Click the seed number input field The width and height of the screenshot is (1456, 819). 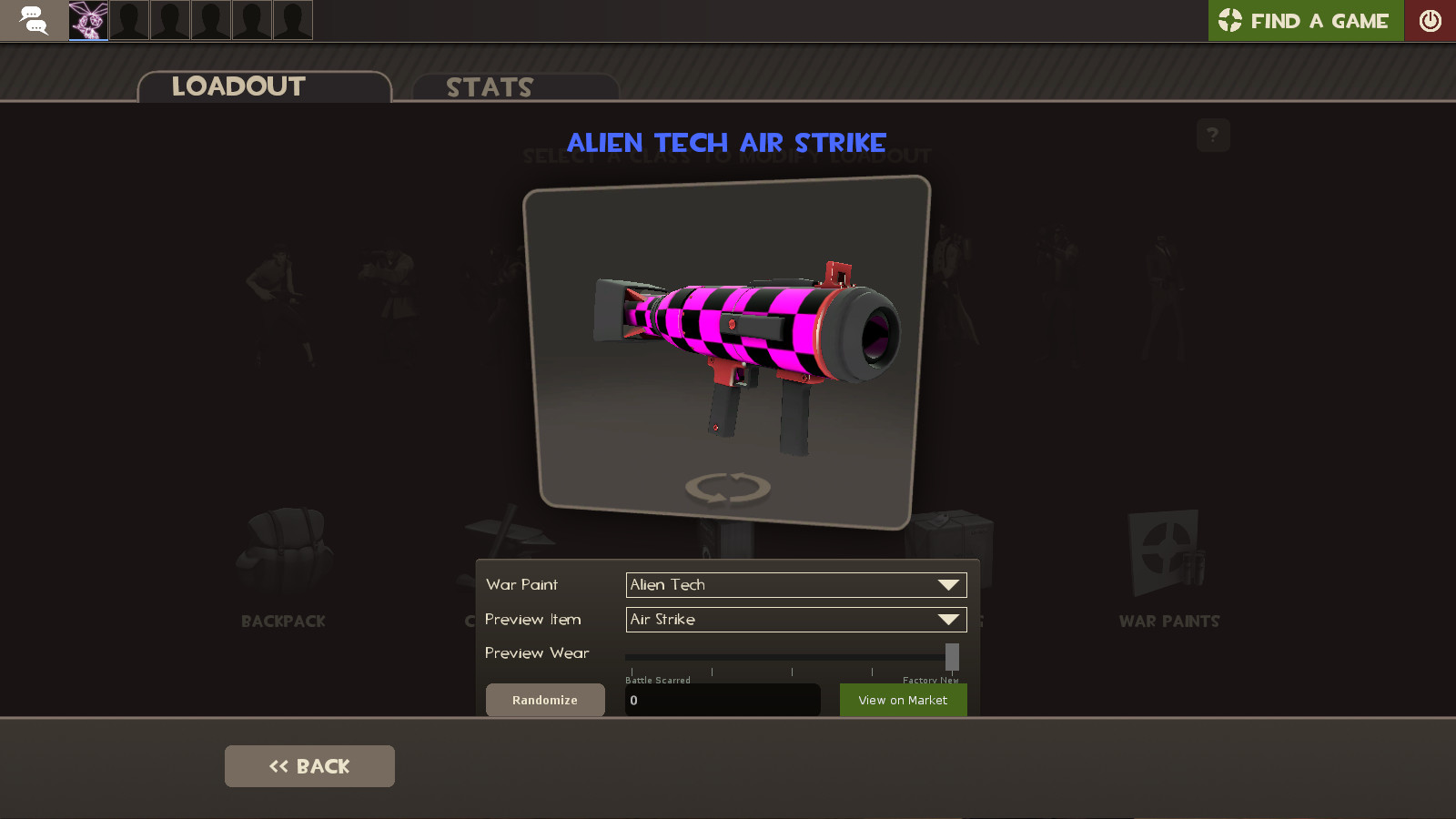pyautogui.click(x=722, y=700)
